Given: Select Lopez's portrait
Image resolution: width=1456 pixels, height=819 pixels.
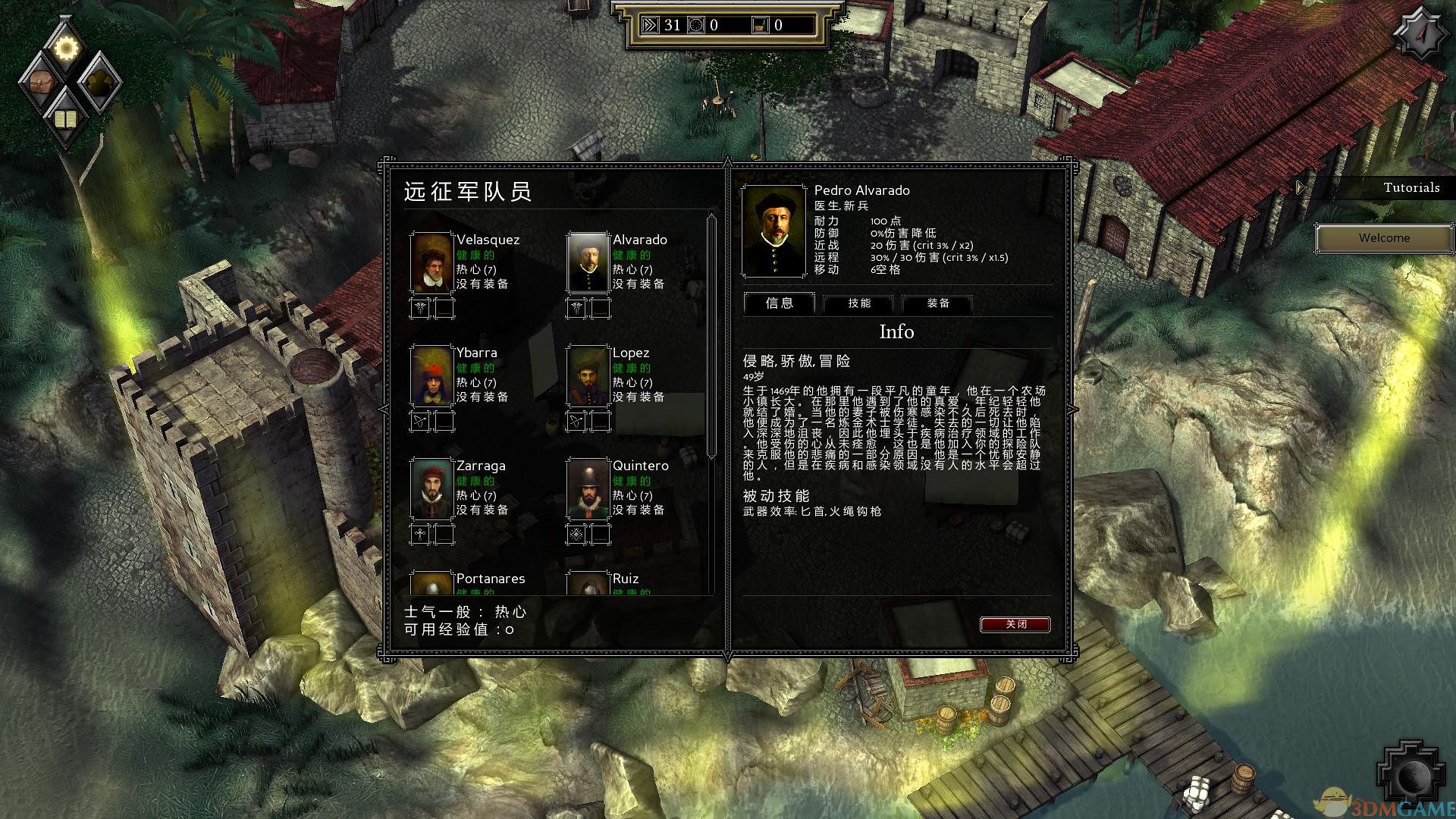Looking at the screenshot, I should click(x=588, y=378).
